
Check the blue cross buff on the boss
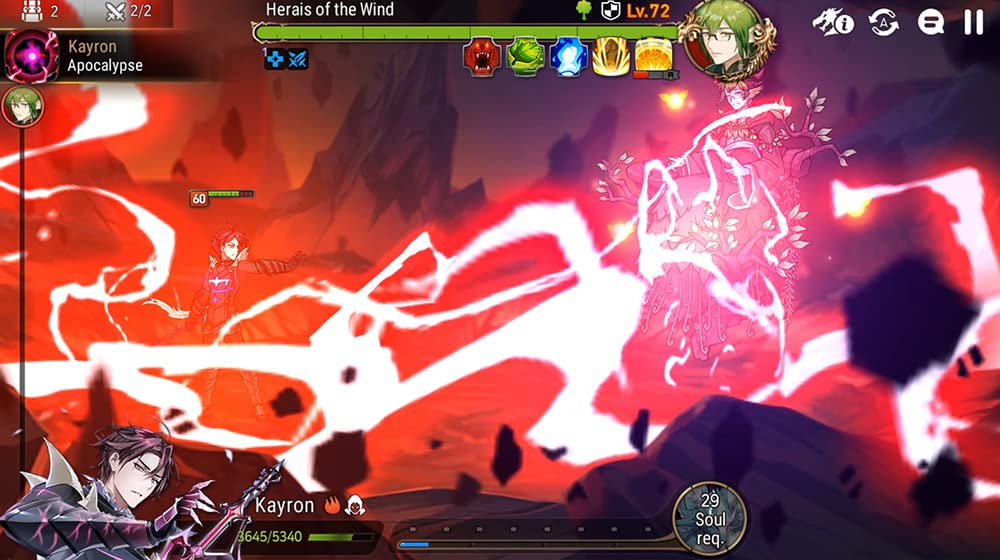pyautogui.click(x=275, y=59)
